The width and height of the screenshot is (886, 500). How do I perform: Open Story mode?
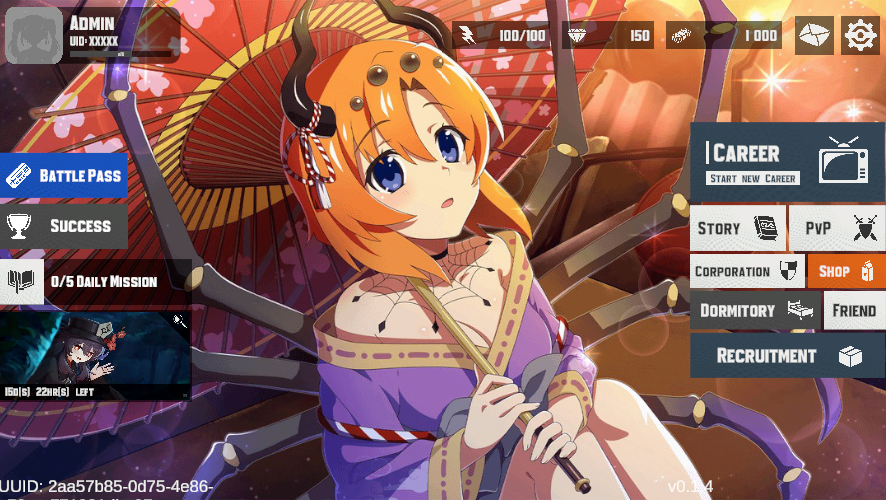point(737,228)
